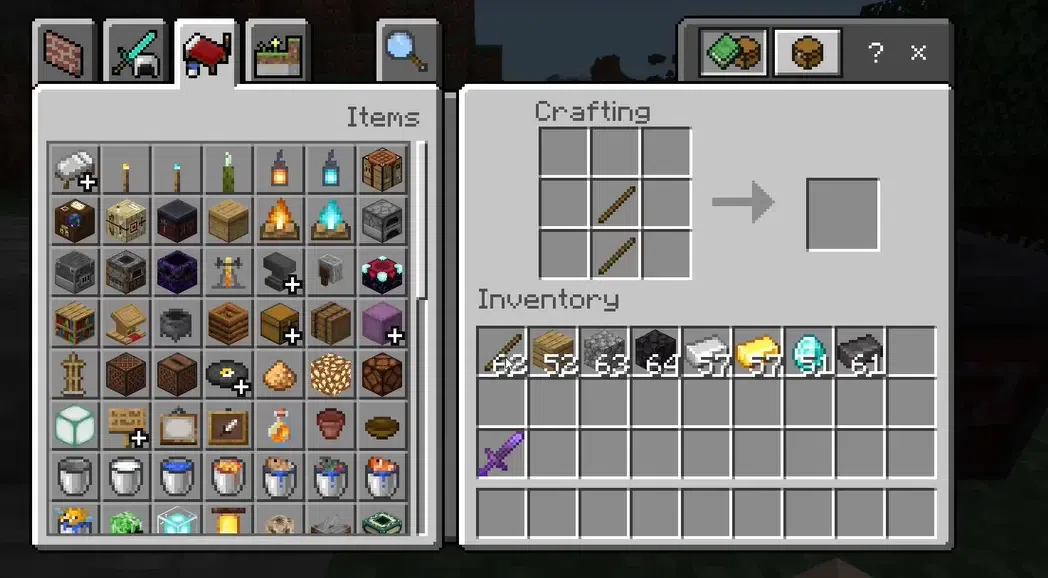This screenshot has height=578, width=1048.
Task: Select the diamond stack in the inventory
Action: (x=809, y=352)
